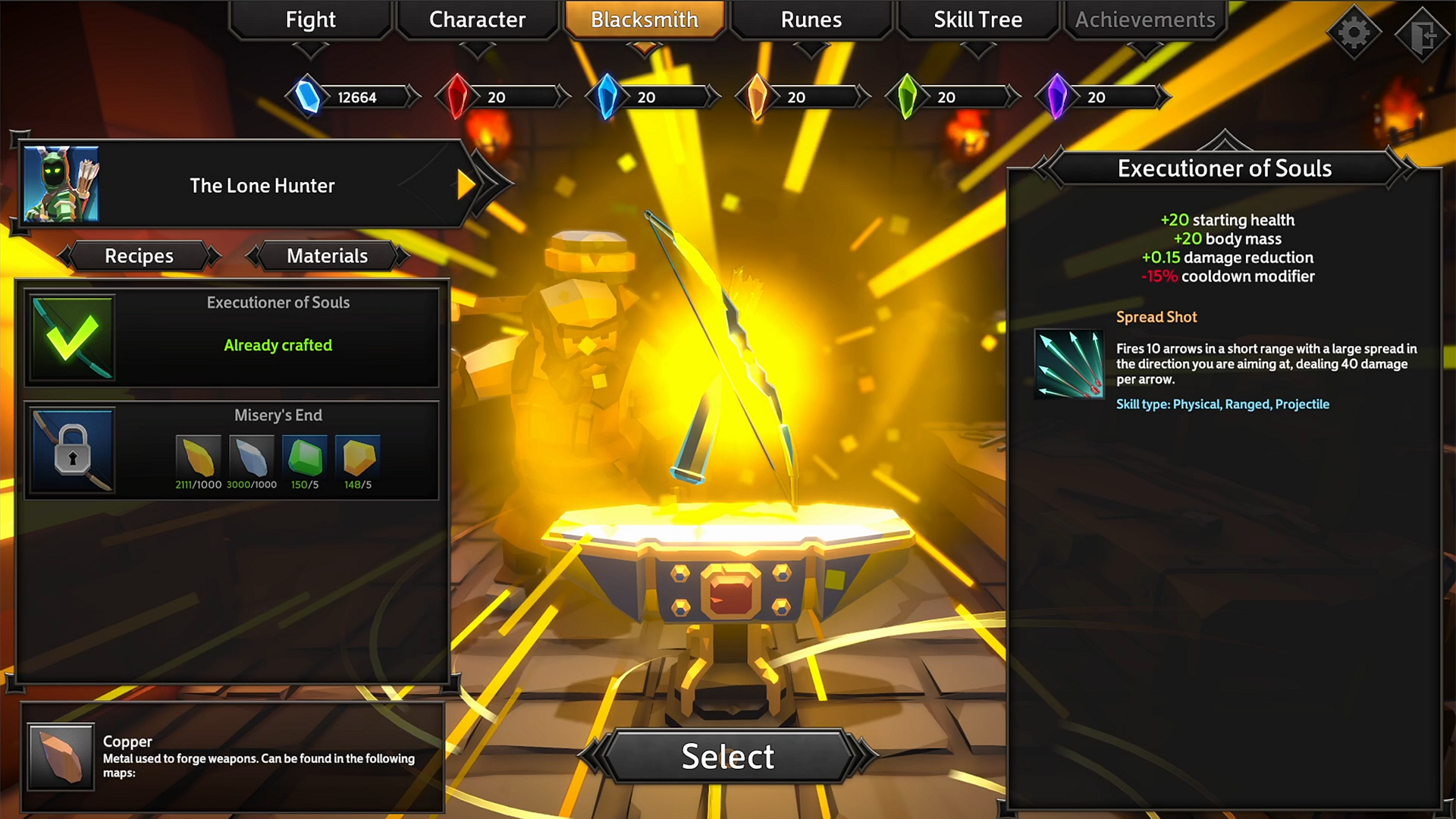Click the red gem currency icon
Screen dimensions: 1456x819
456,96
